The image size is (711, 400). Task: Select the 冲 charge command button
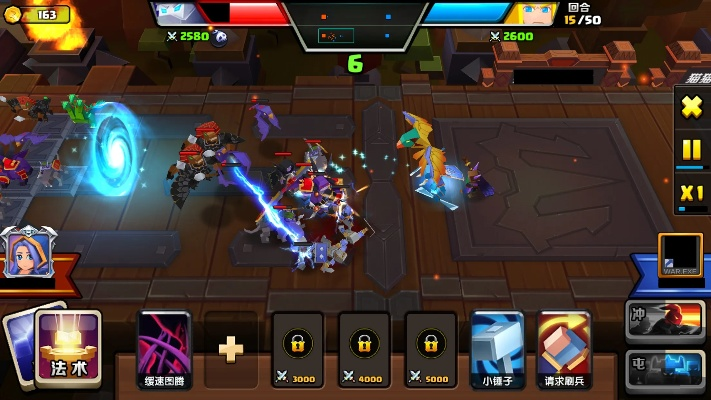(x=665, y=320)
